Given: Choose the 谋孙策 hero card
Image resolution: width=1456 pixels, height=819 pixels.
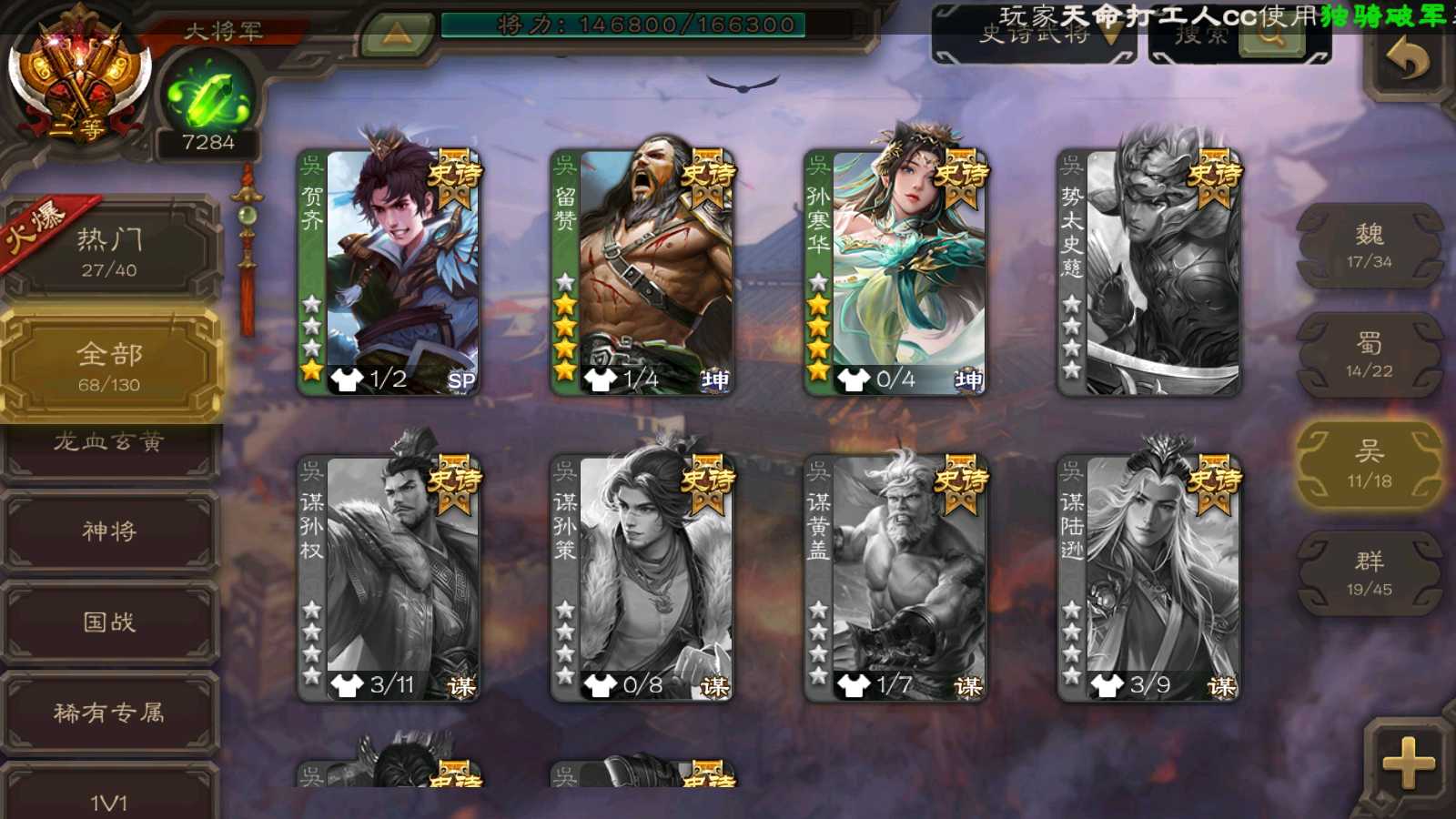Looking at the screenshot, I should point(642,579).
